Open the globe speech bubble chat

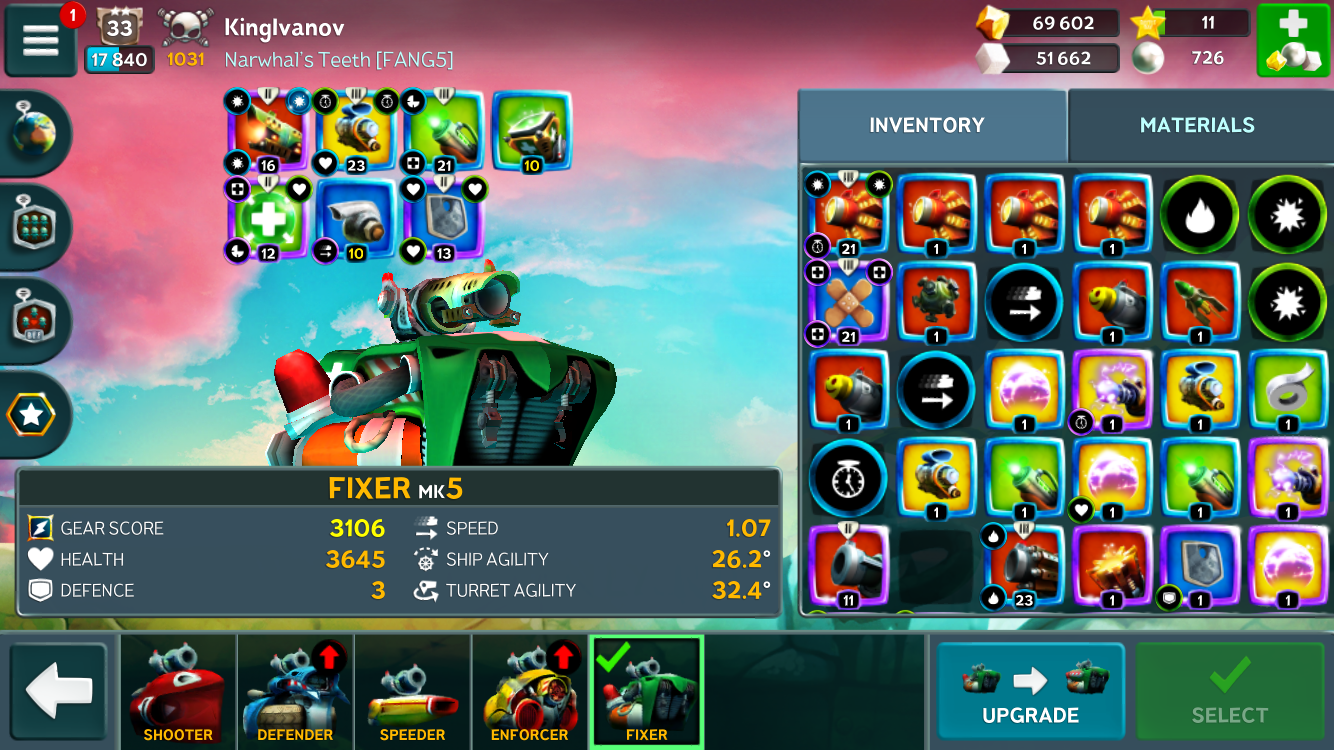(36, 135)
